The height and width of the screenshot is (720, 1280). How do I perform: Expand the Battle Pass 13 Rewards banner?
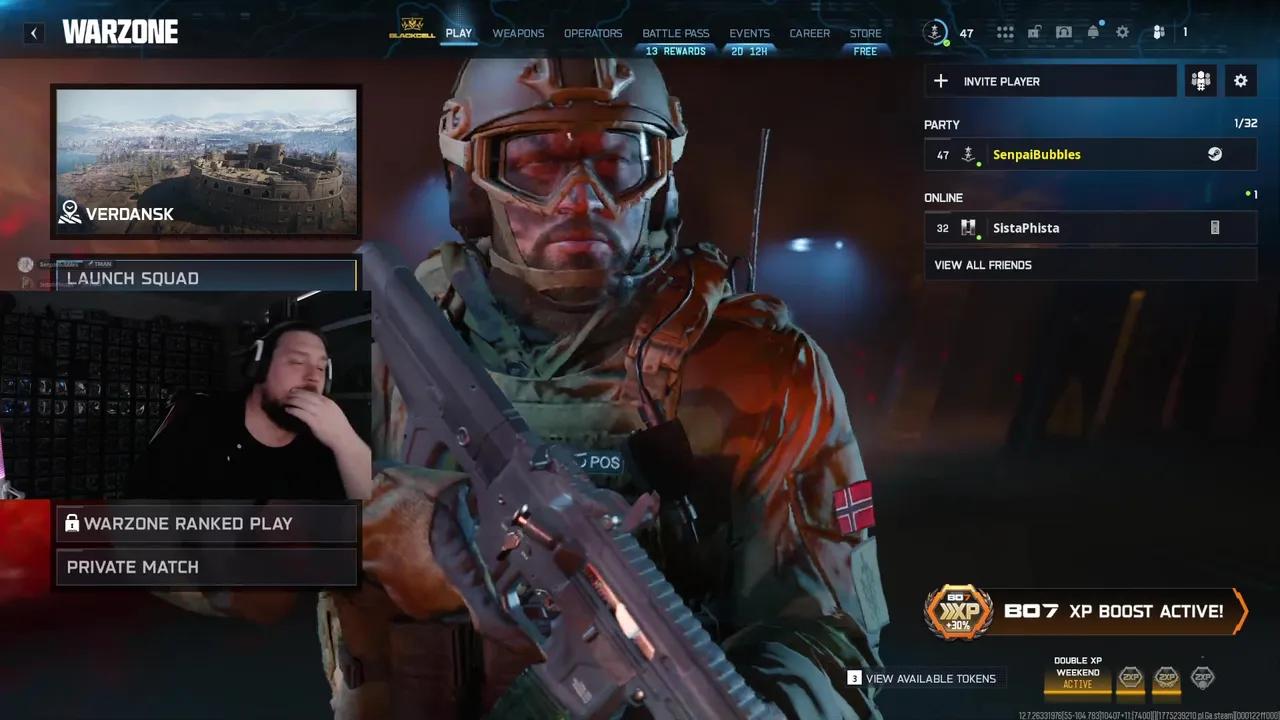[675, 50]
